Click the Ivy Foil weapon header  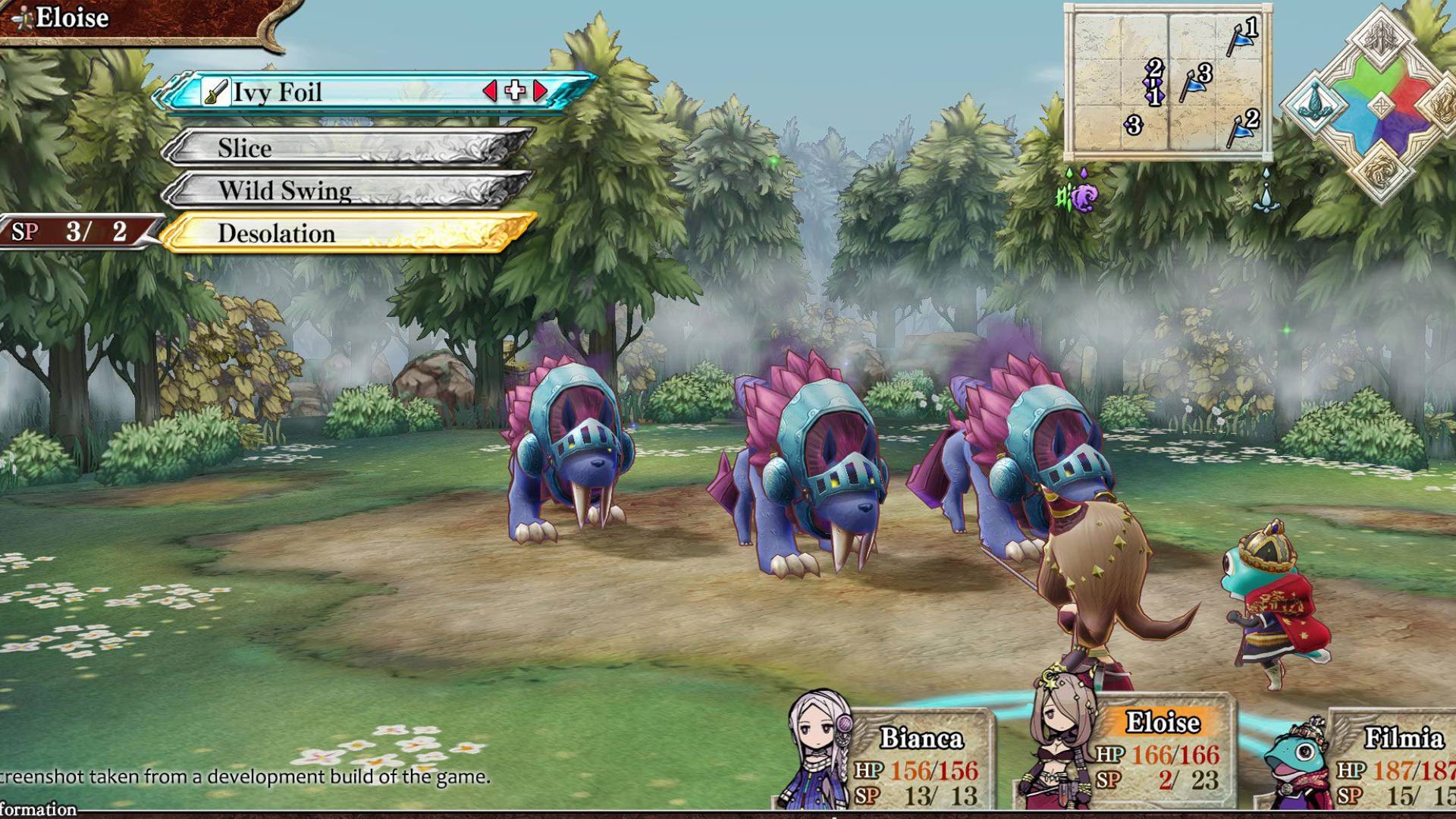pos(341,93)
